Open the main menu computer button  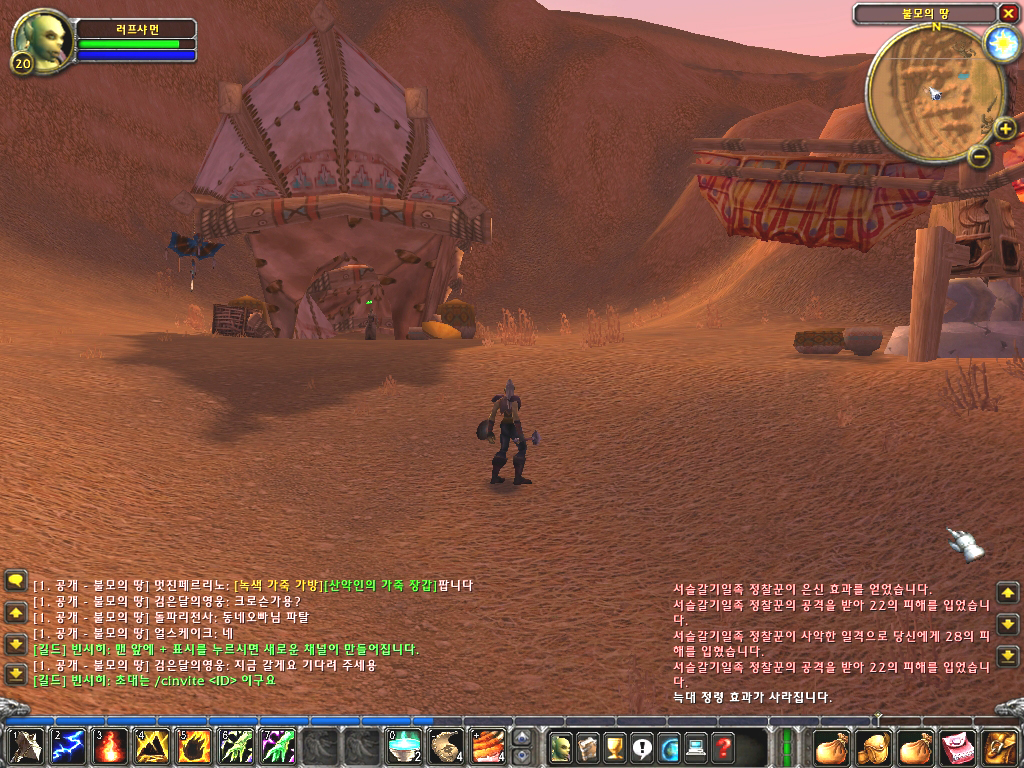(695, 747)
